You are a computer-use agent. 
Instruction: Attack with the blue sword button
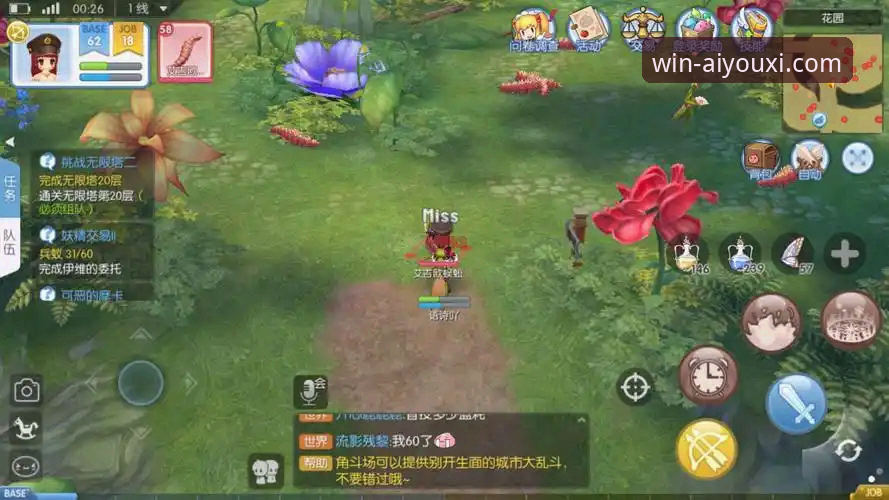(796, 404)
